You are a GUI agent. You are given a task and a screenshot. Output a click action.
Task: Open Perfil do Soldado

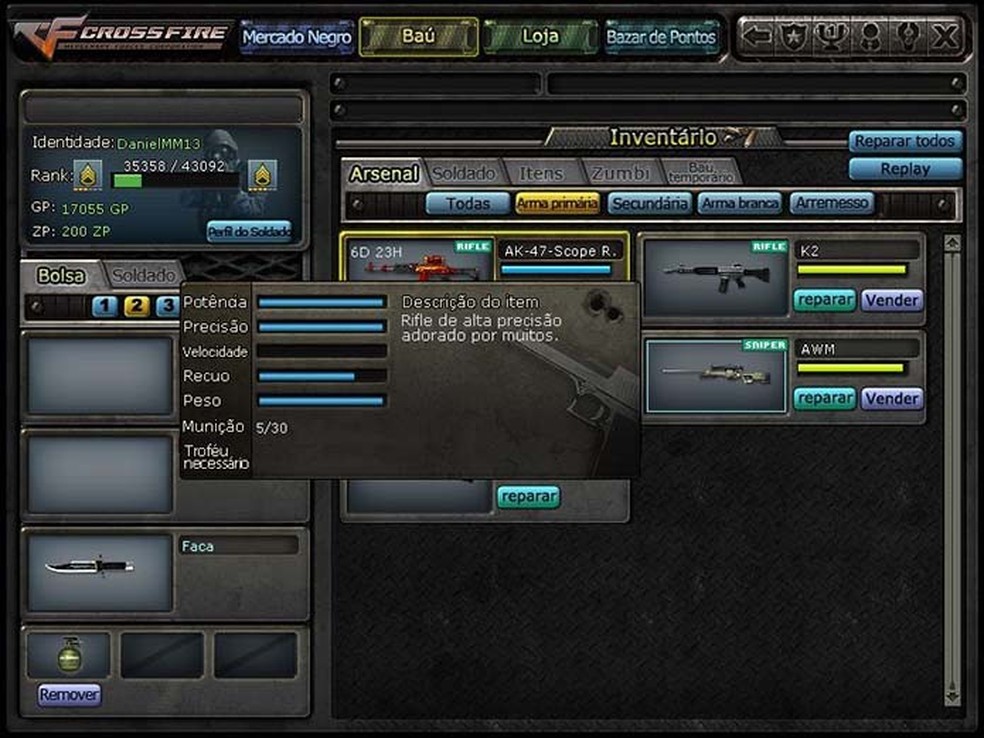tap(249, 232)
